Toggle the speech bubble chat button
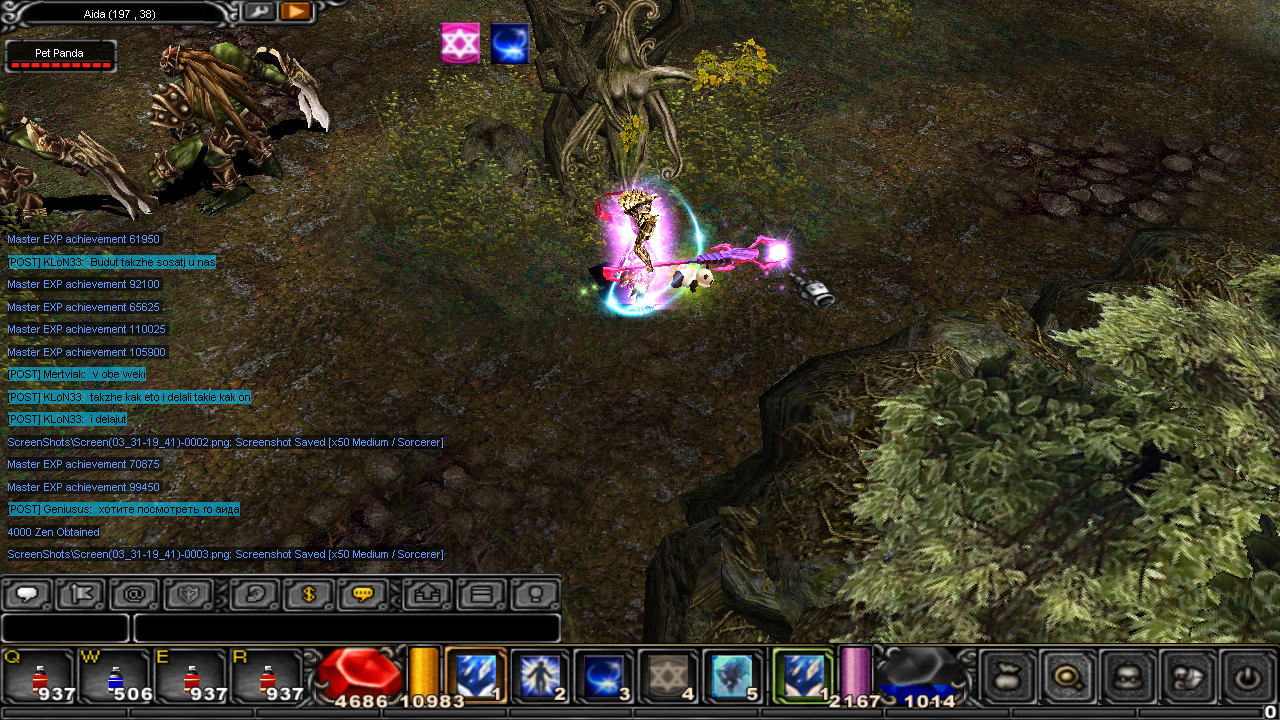Viewport: 1280px width, 720px height. pos(27,594)
